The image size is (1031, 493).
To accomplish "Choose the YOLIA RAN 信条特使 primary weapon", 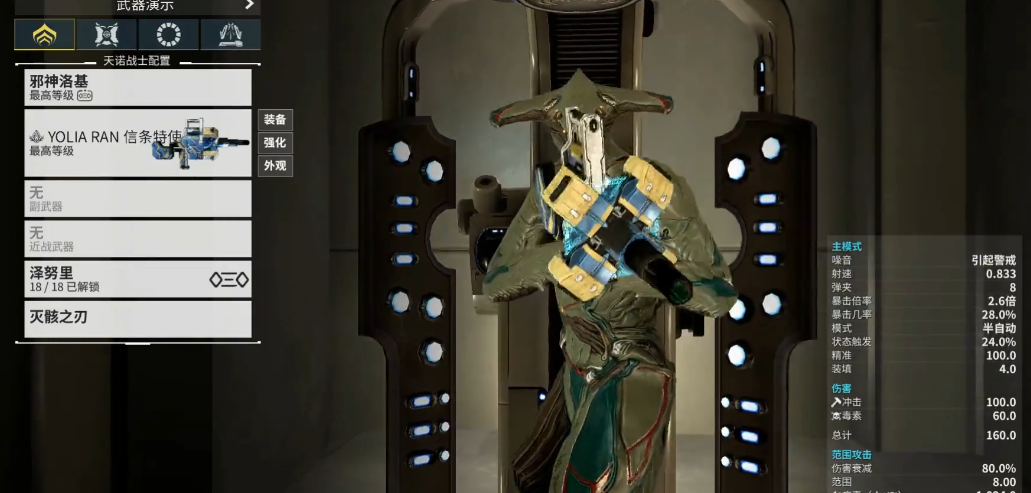I will pyautogui.click(x=137, y=143).
